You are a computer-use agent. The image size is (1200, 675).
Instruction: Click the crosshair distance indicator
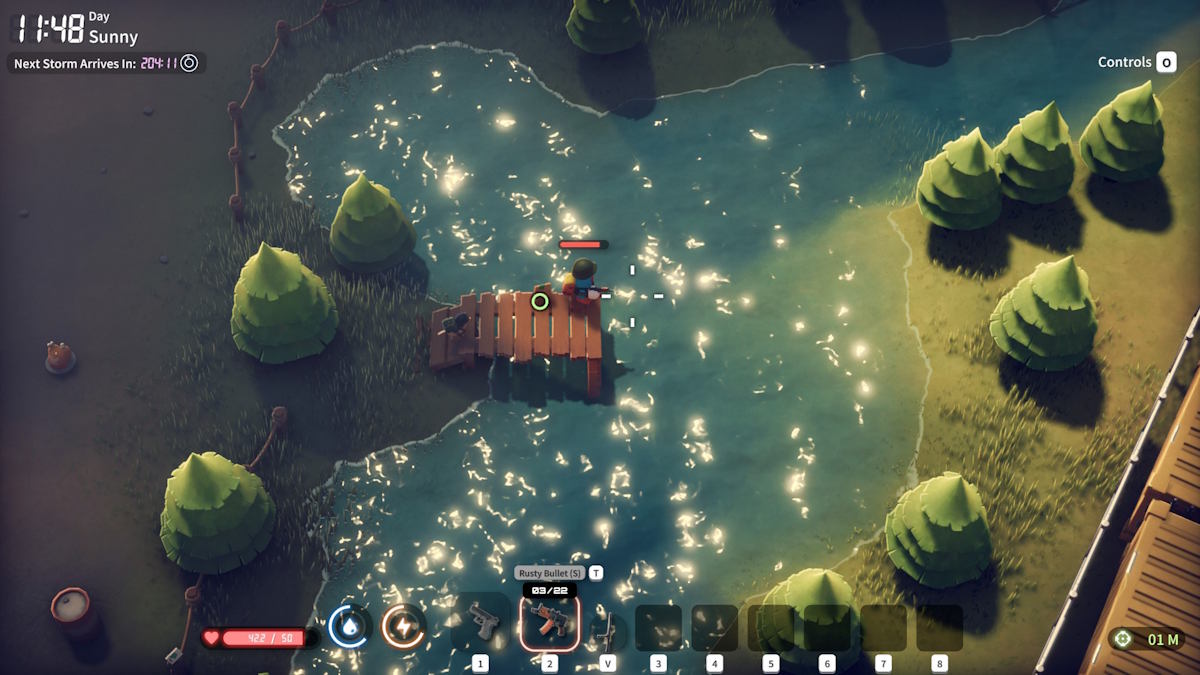coord(1123,639)
